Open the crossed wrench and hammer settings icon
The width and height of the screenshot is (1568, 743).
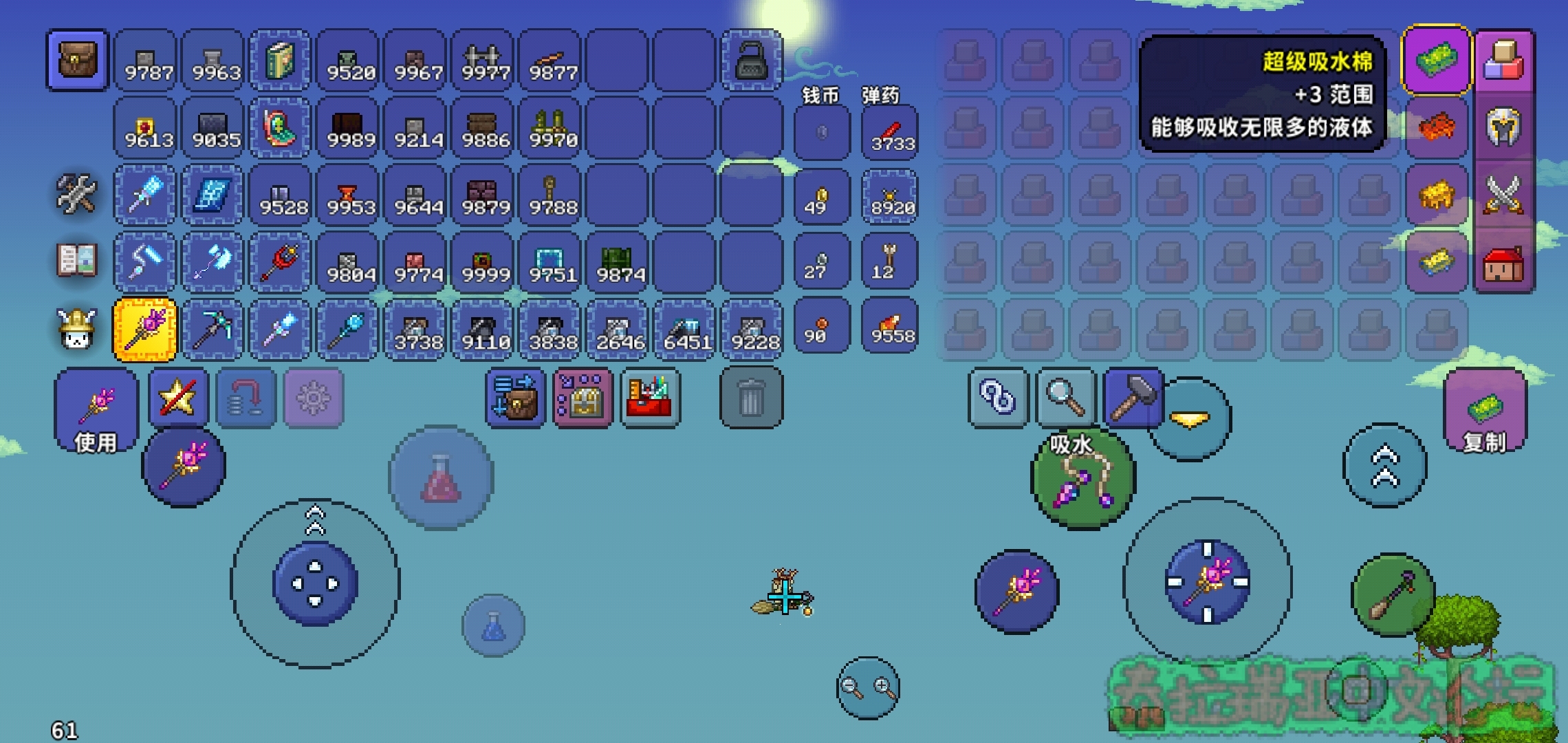(x=76, y=195)
